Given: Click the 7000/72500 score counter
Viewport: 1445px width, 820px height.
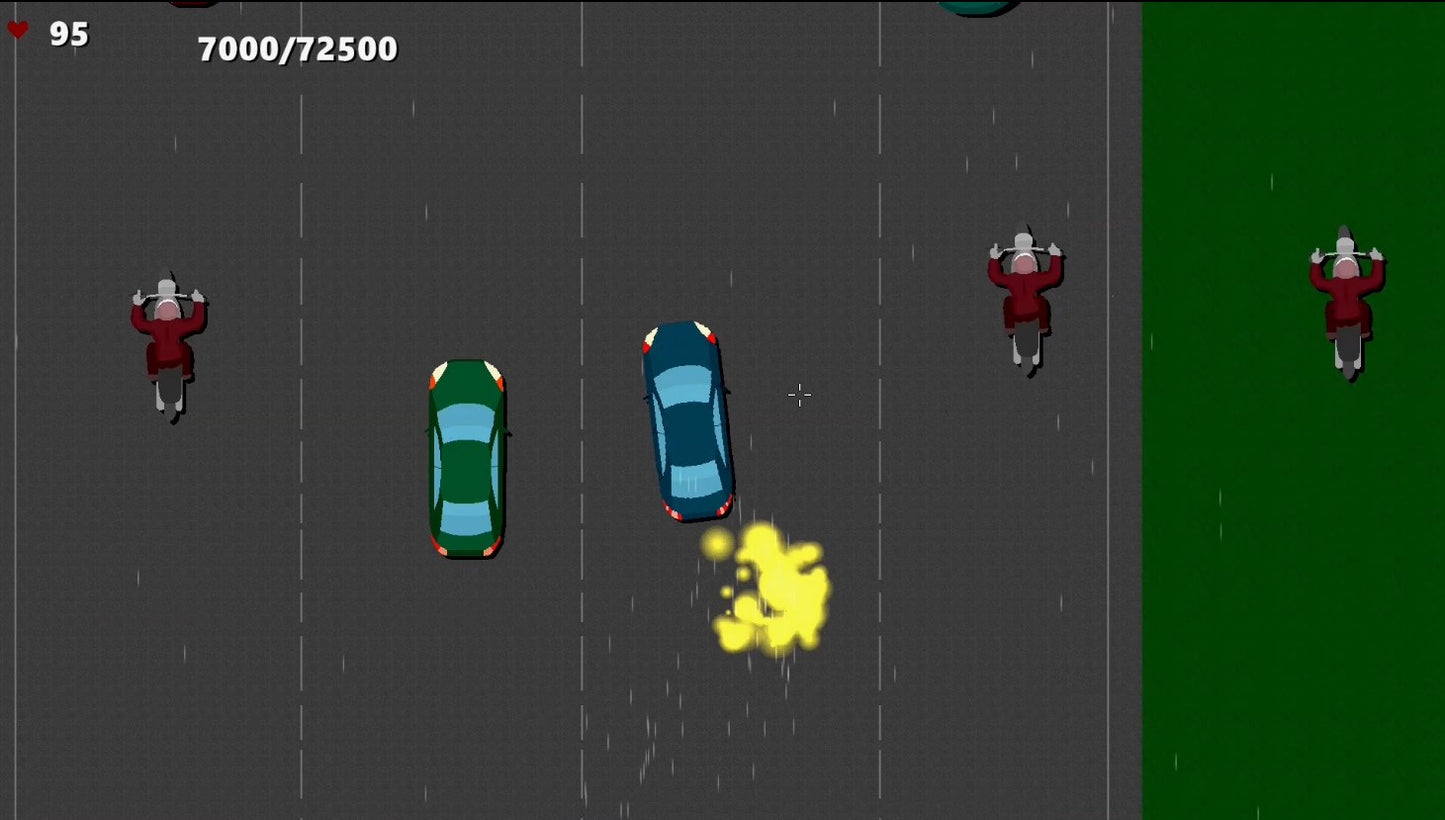Looking at the screenshot, I should pyautogui.click(x=296, y=46).
